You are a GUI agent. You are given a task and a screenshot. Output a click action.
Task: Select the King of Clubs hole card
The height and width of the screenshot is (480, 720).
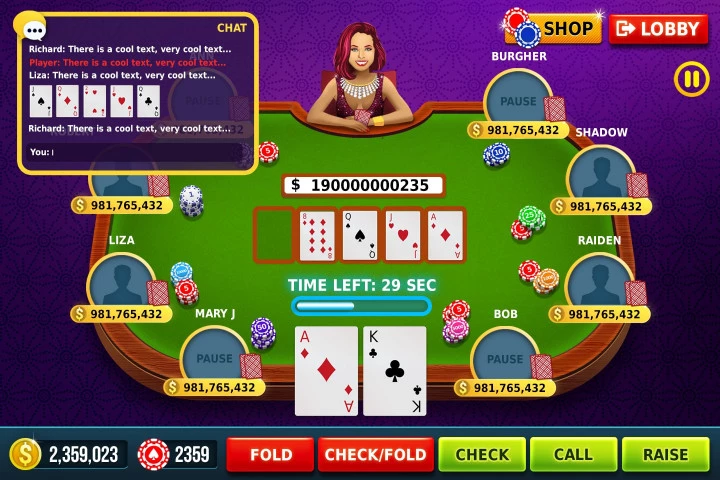pyautogui.click(x=394, y=370)
